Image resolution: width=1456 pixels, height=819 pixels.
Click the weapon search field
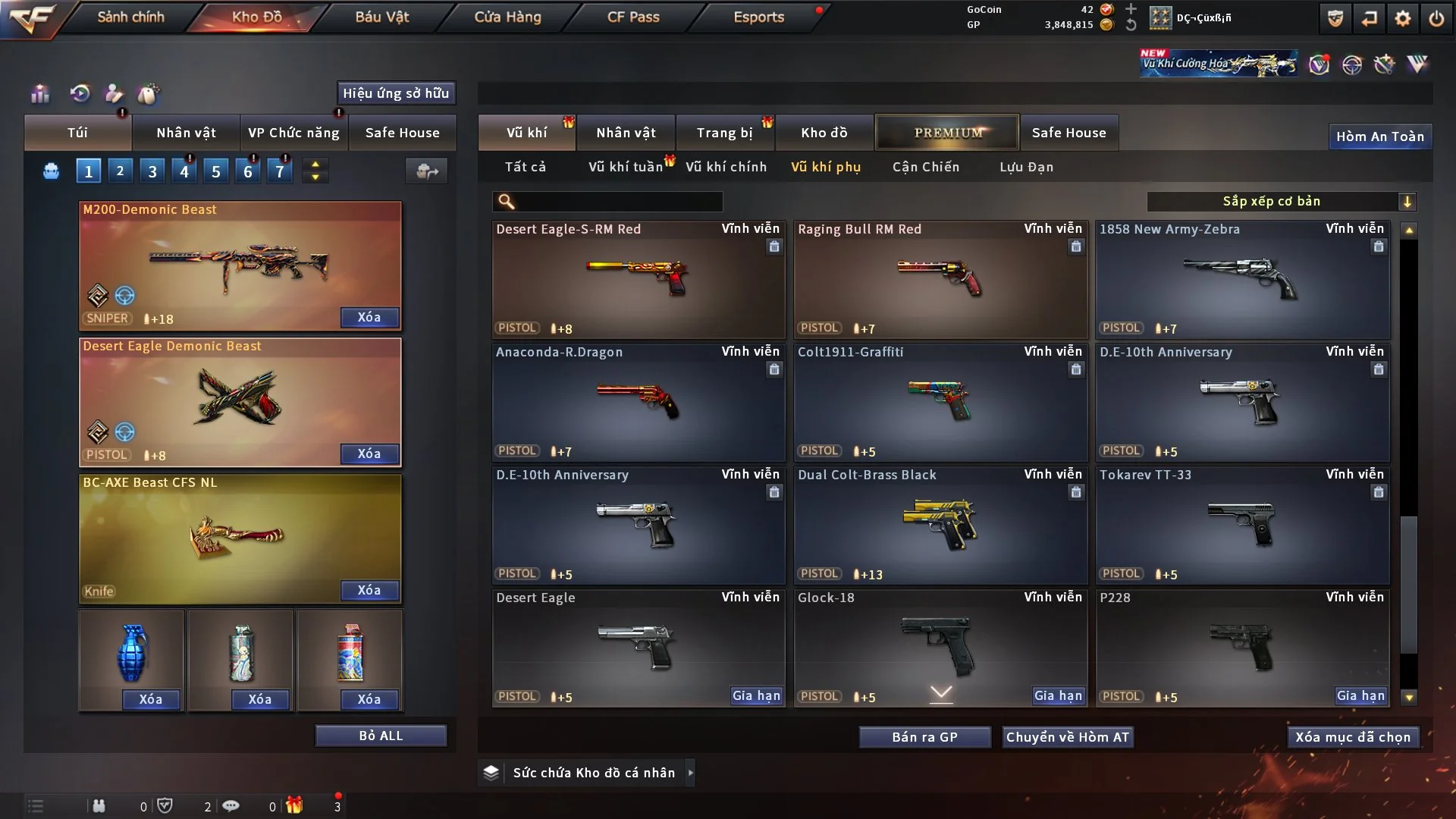pos(618,201)
